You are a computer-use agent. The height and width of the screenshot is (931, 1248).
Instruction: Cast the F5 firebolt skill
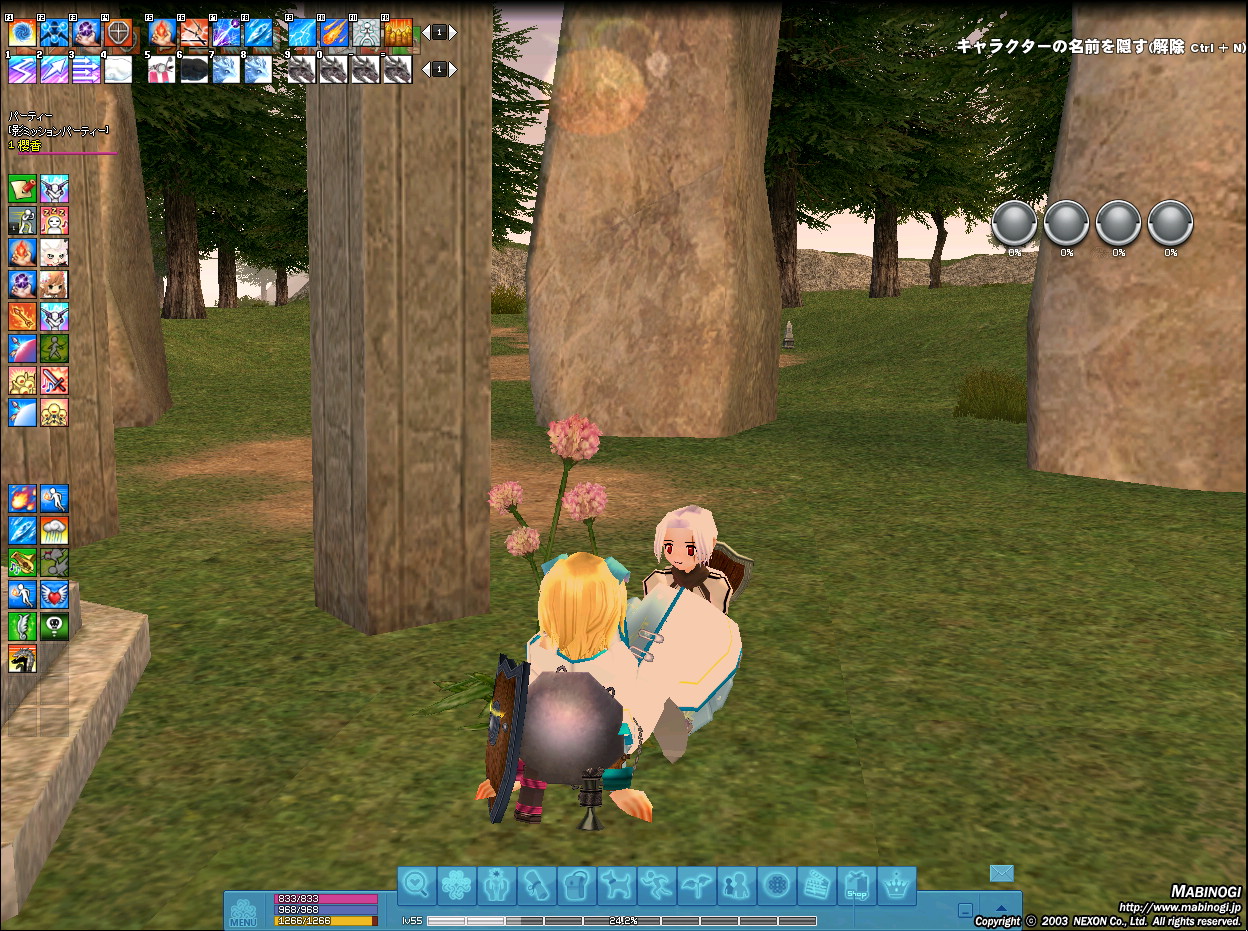point(162,33)
